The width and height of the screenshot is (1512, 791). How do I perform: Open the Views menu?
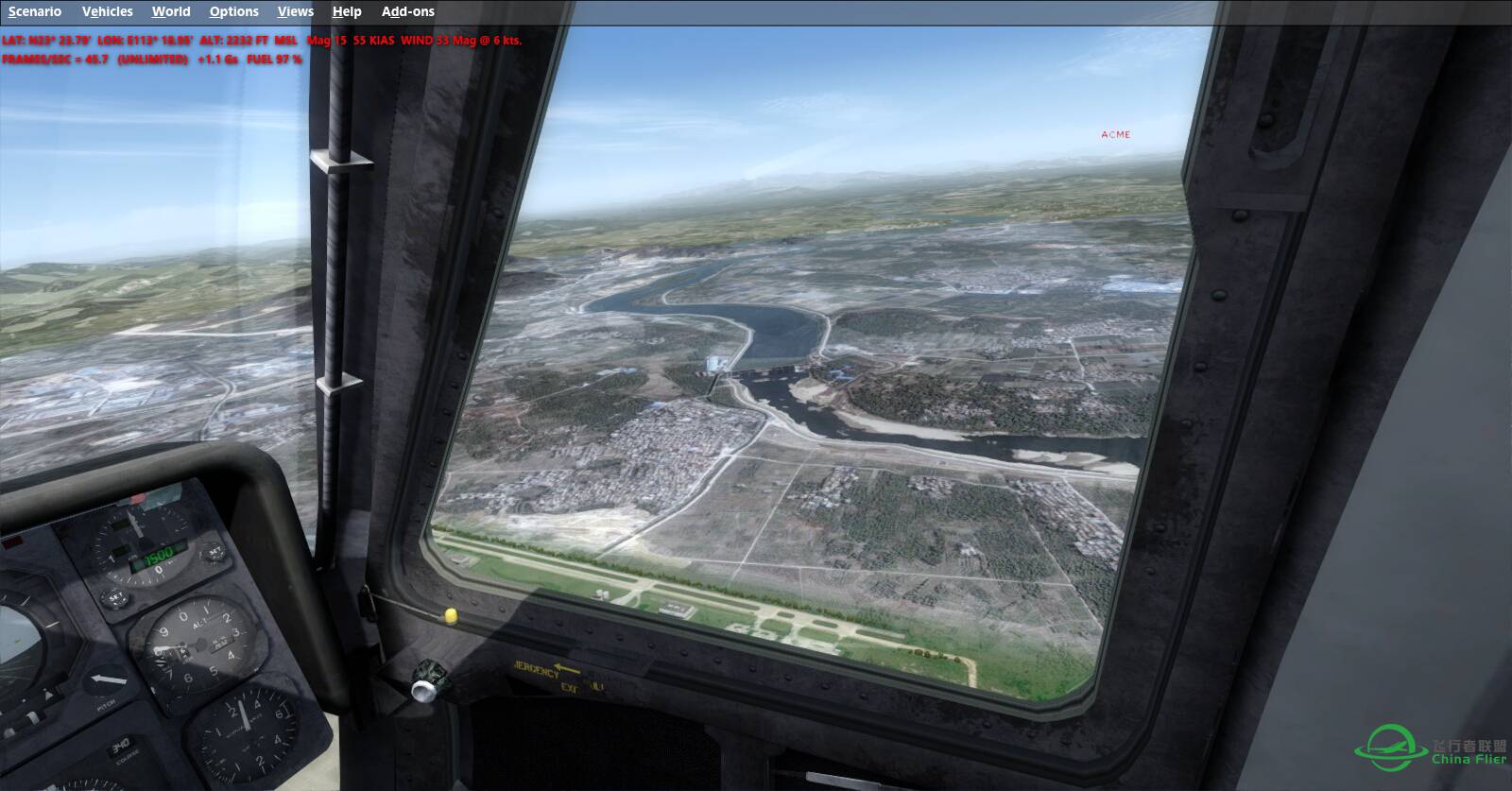tap(295, 11)
